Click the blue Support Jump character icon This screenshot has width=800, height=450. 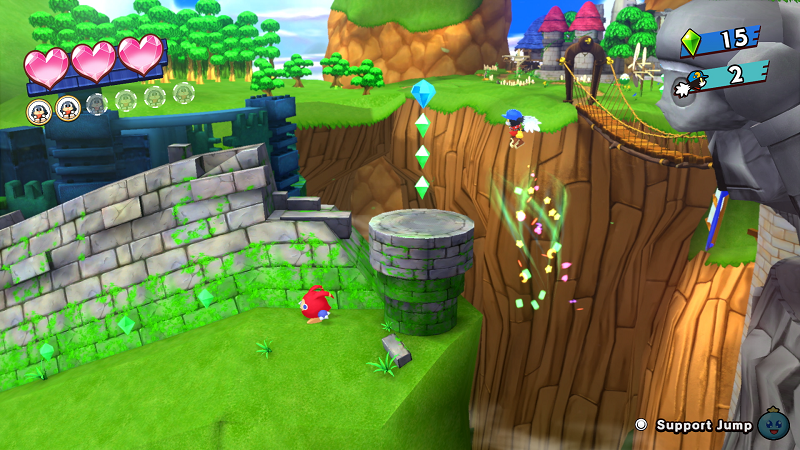(x=773, y=424)
